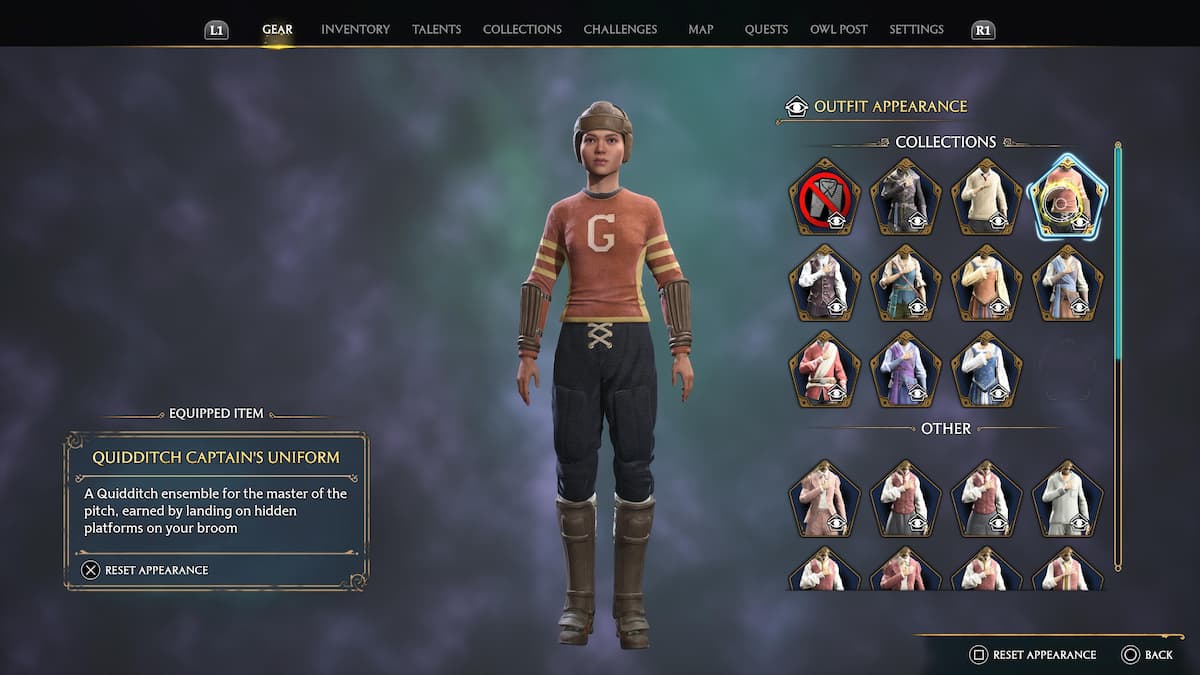The width and height of the screenshot is (1200, 675).
Task: Switch to the Map tab
Action: 701,30
